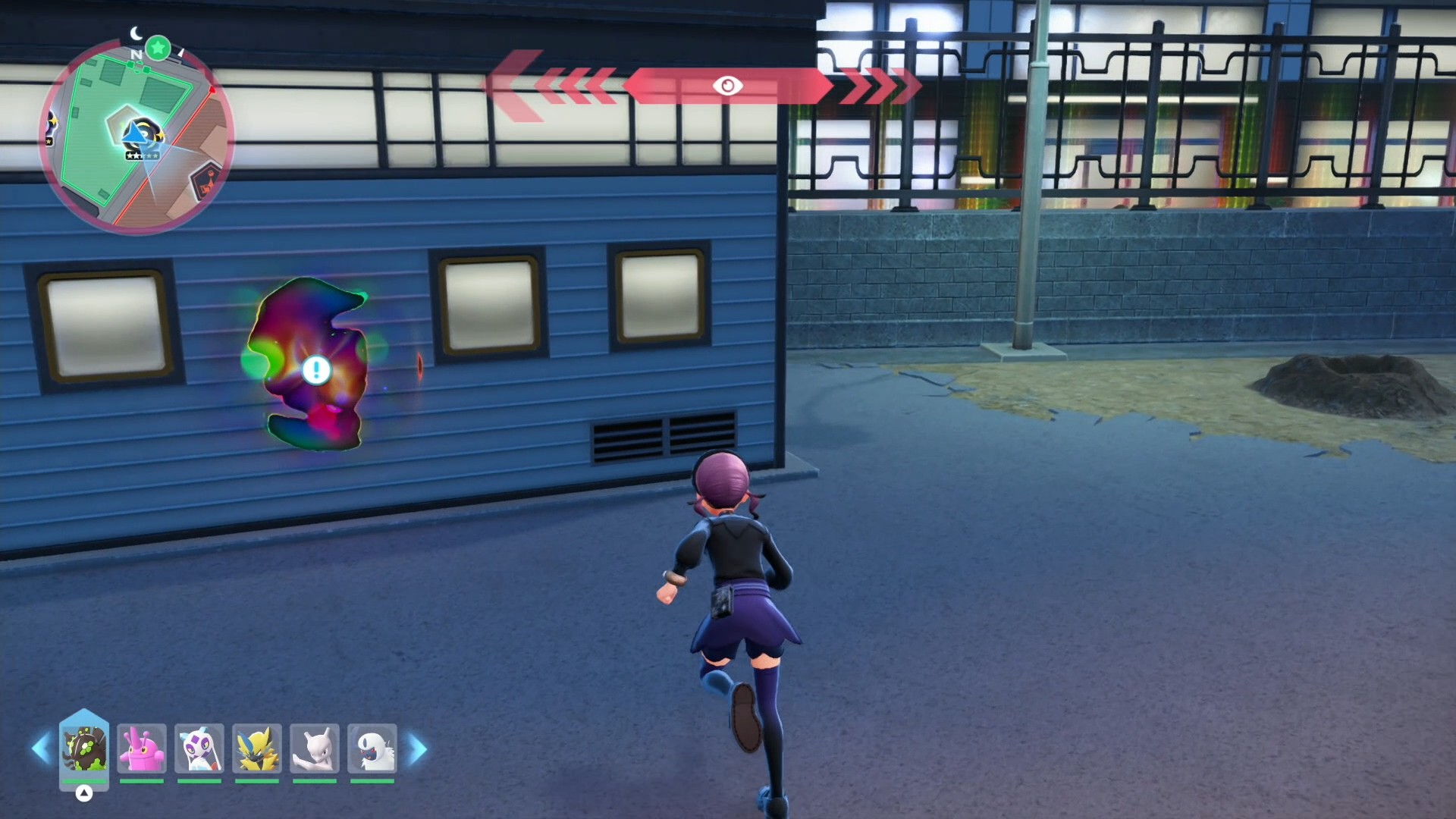This screenshot has width=1456, height=819.
Task: Click the party bar's left arrow
Action: [x=41, y=748]
